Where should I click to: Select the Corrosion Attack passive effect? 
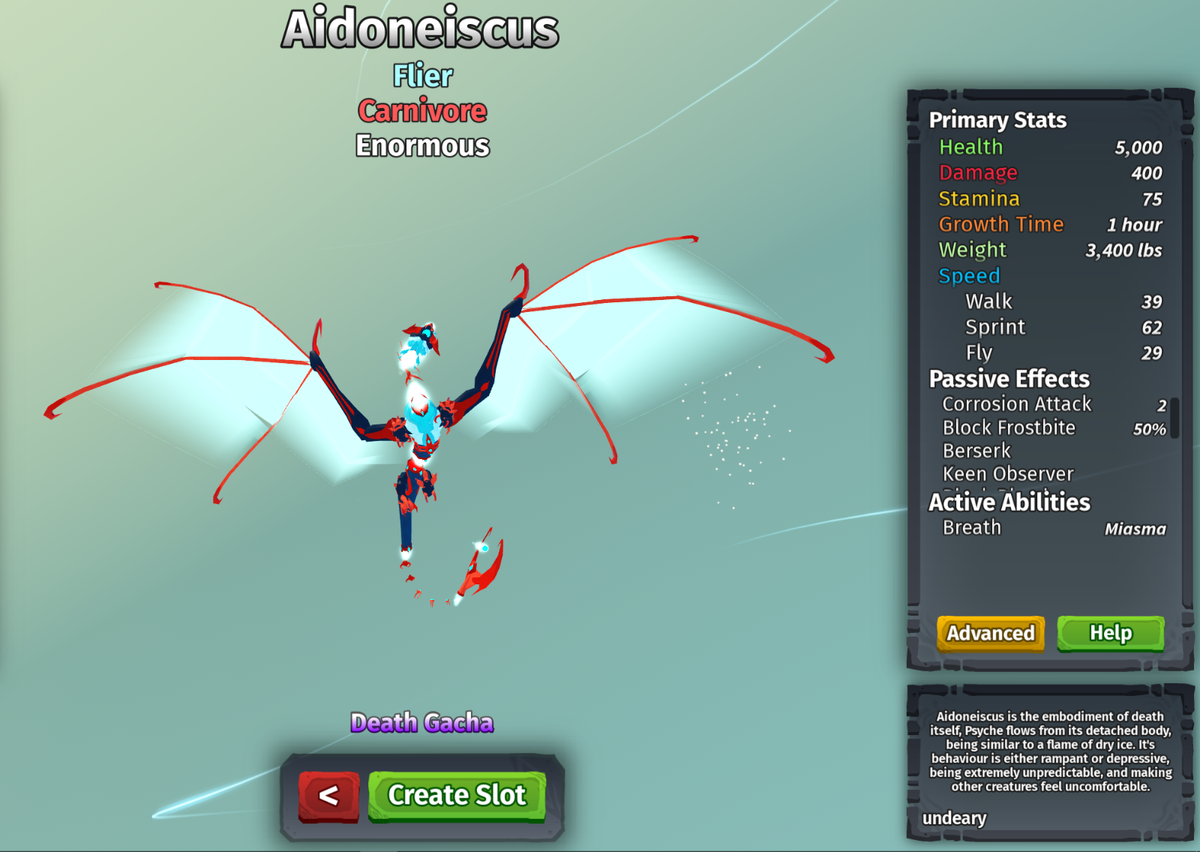[x=1017, y=404]
